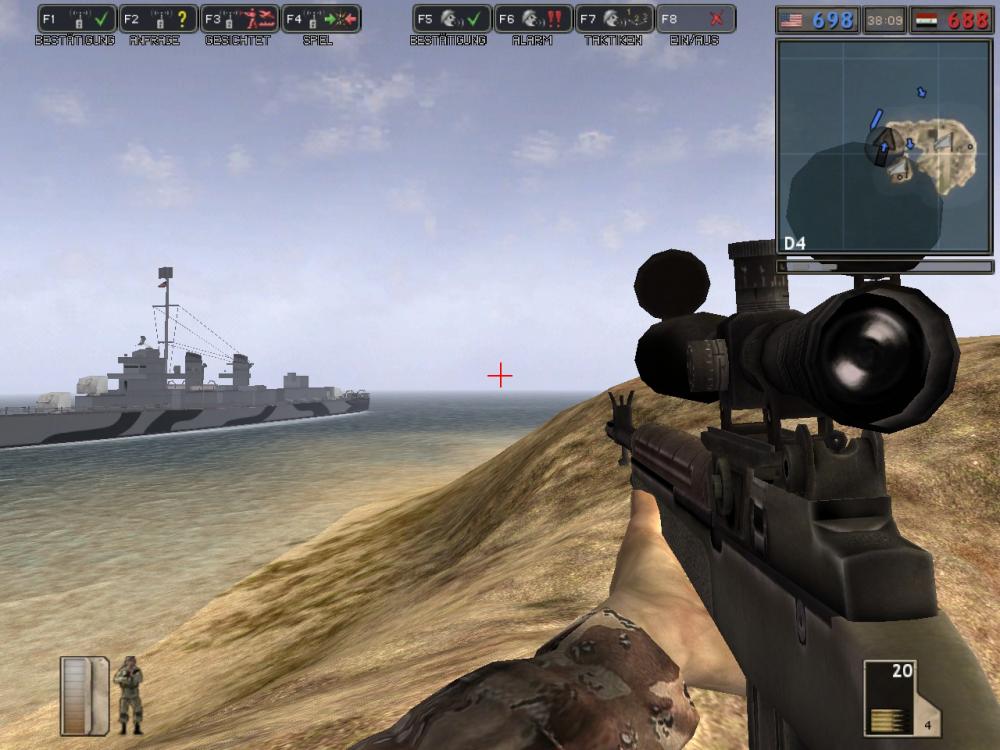
Task: Open the F7 Taktiken command menu
Action: pyautogui.click(x=614, y=19)
